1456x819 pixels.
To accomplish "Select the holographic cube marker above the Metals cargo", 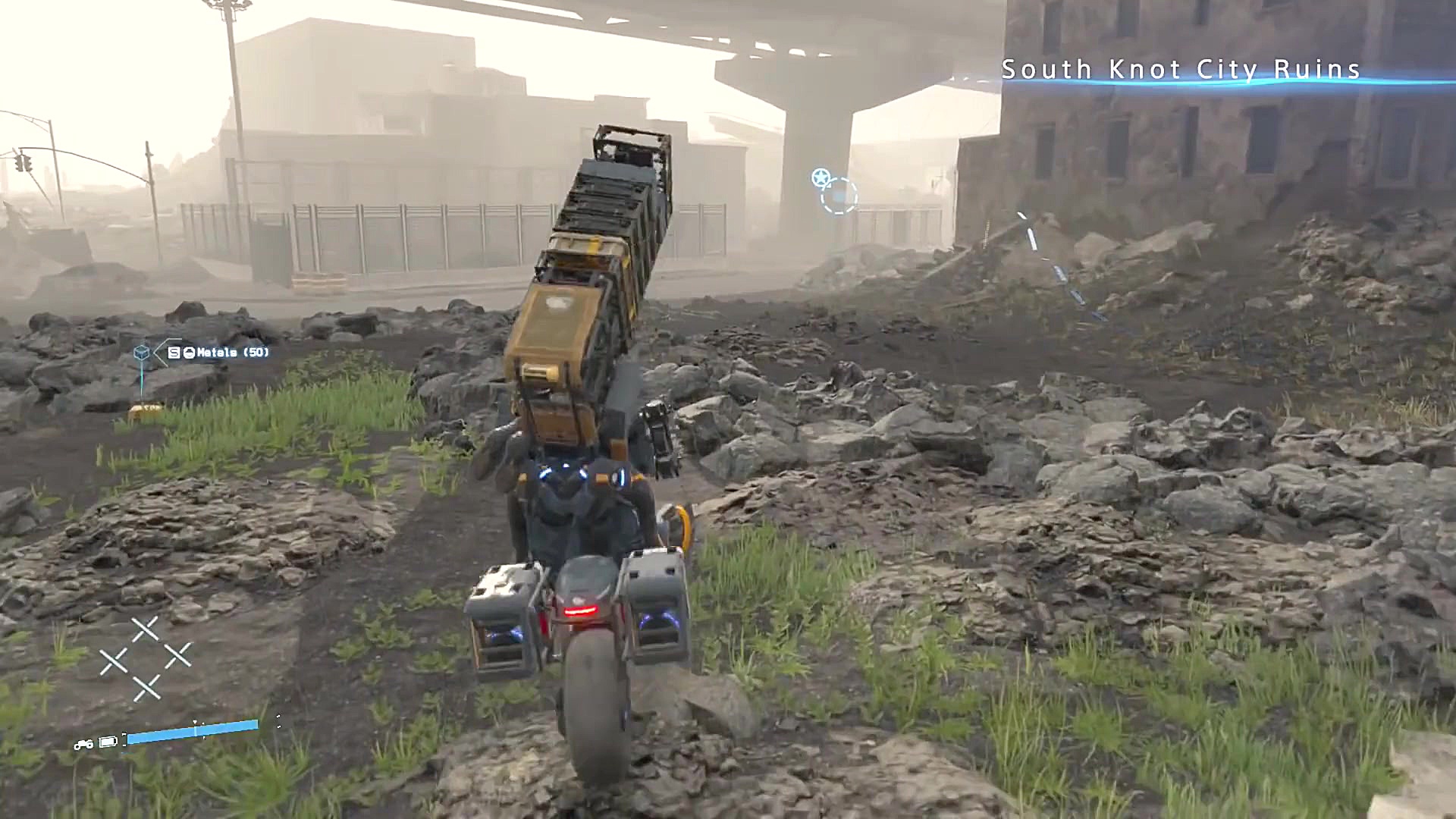I will [x=142, y=352].
